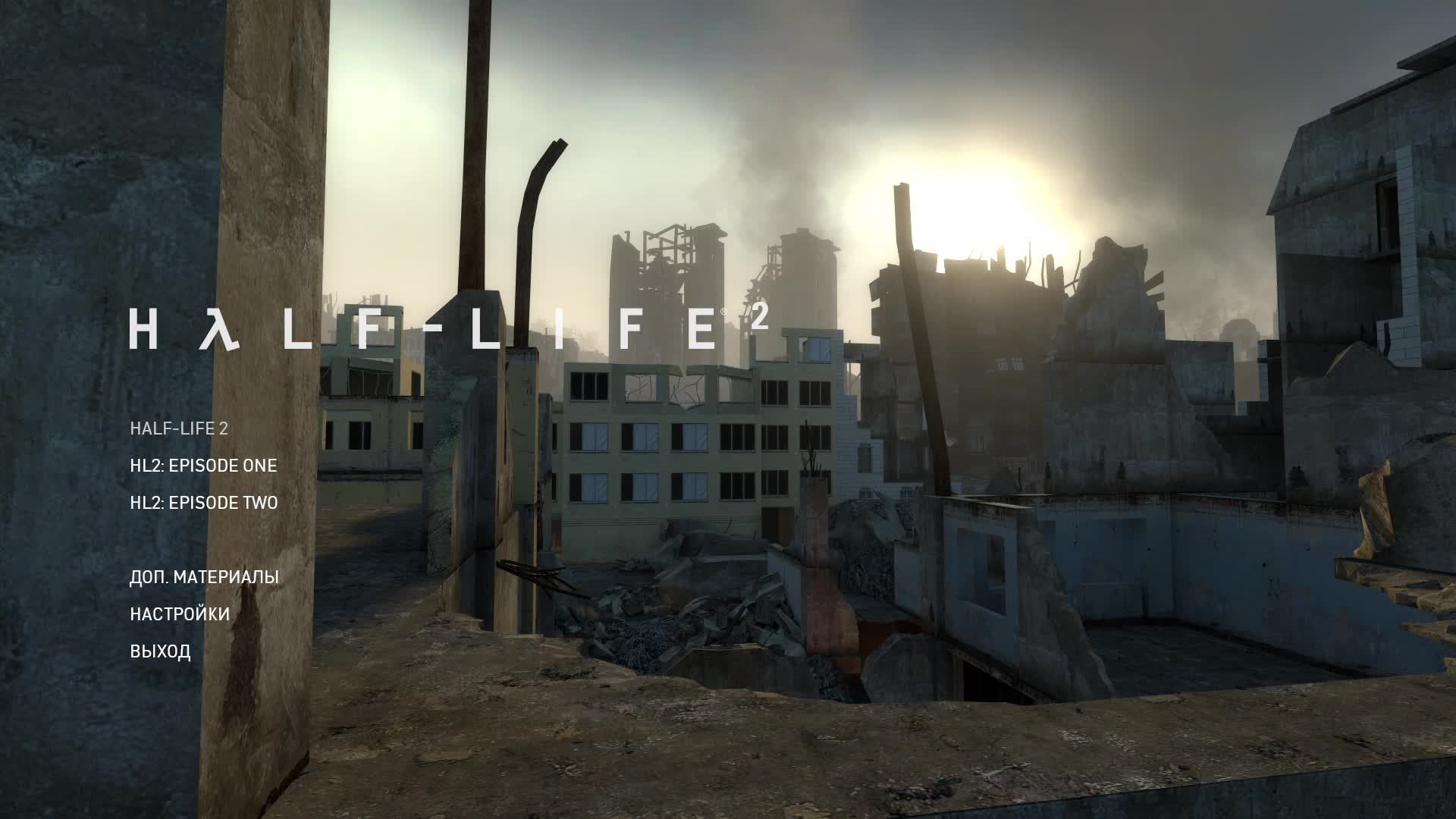Select the second episode entry
The height and width of the screenshot is (819, 1456).
[x=203, y=502]
